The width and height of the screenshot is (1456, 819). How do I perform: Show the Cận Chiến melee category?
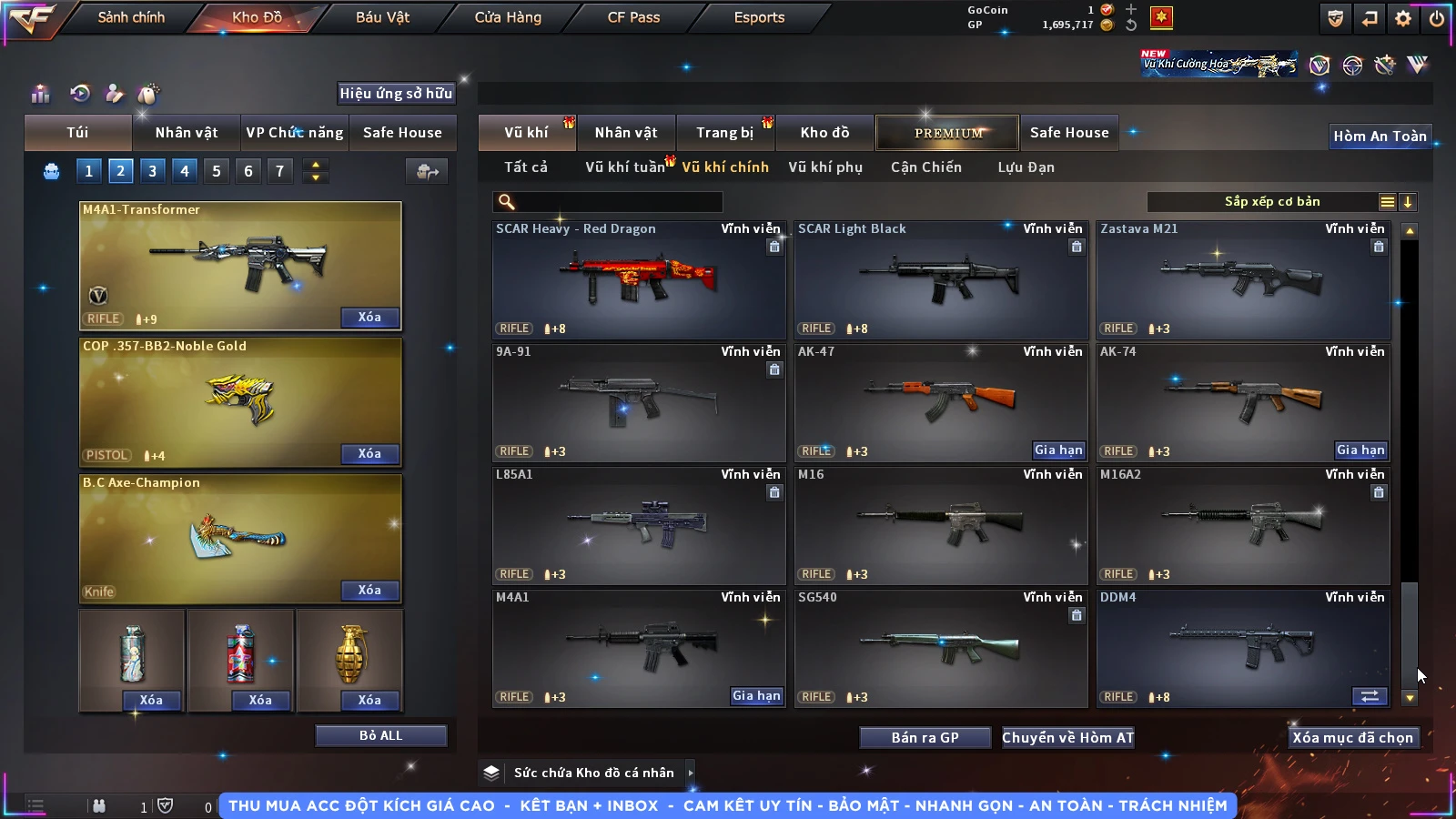coord(925,167)
